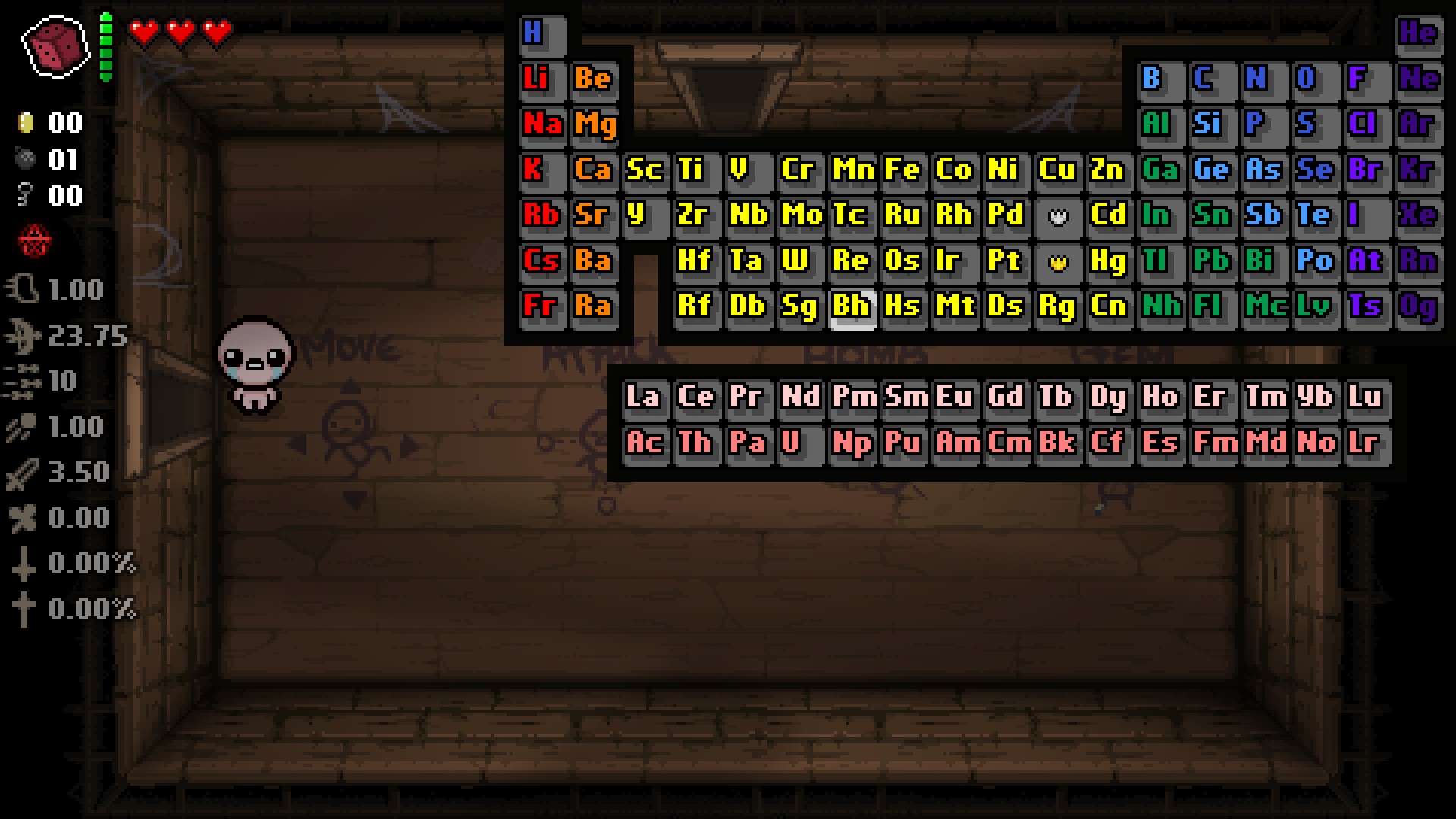Select the Lanthanum (La) tile
The height and width of the screenshot is (819, 1456).
644,398
